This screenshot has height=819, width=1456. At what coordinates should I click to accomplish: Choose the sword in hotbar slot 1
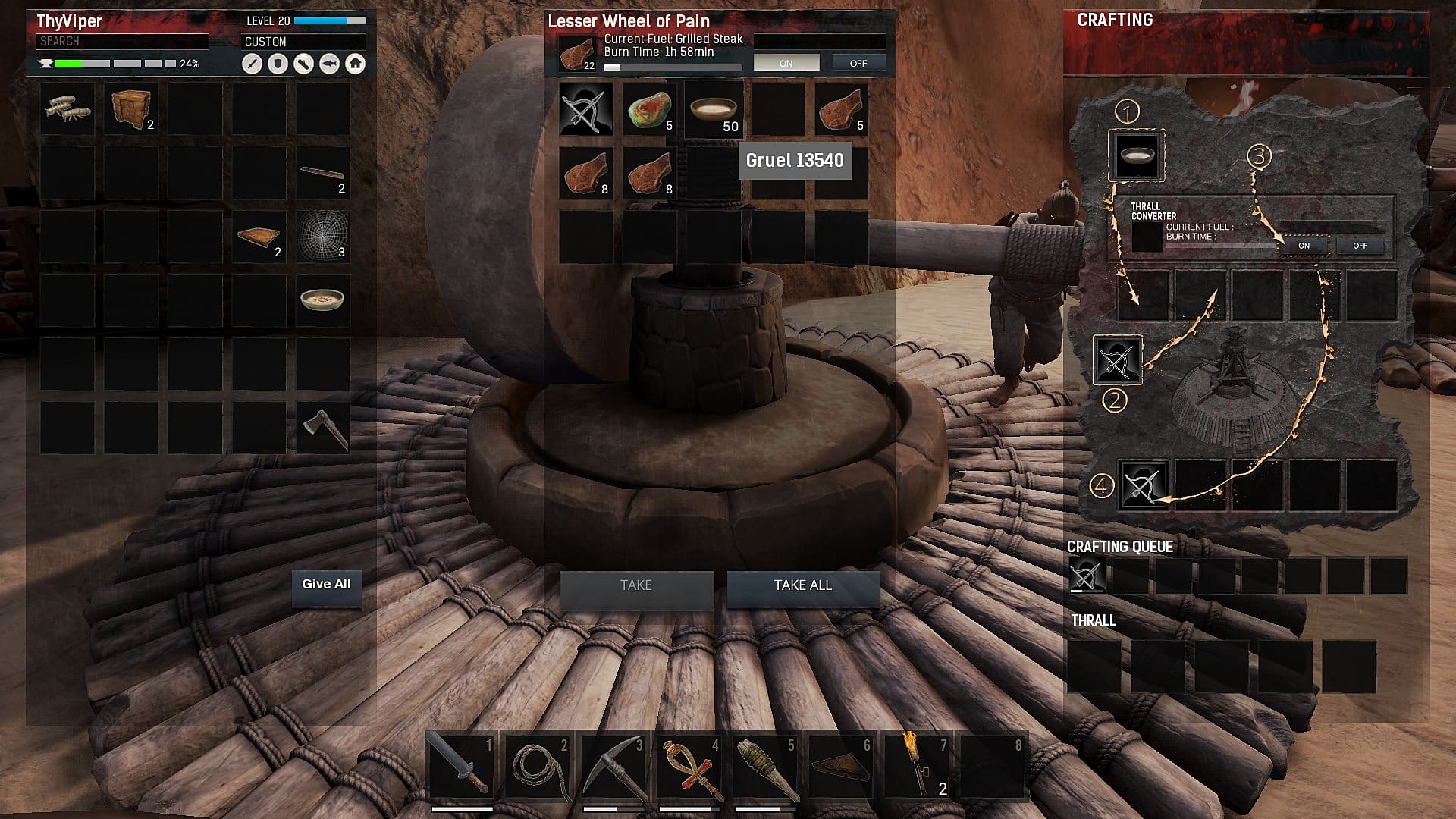(461, 764)
